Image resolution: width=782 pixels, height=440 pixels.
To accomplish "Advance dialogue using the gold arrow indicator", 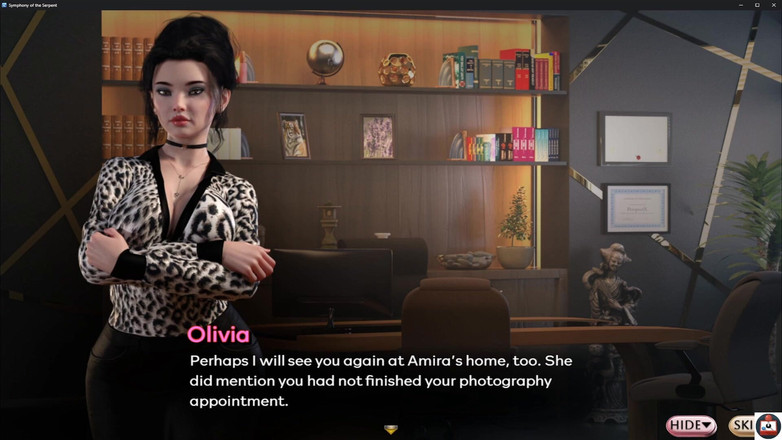I will [391, 429].
